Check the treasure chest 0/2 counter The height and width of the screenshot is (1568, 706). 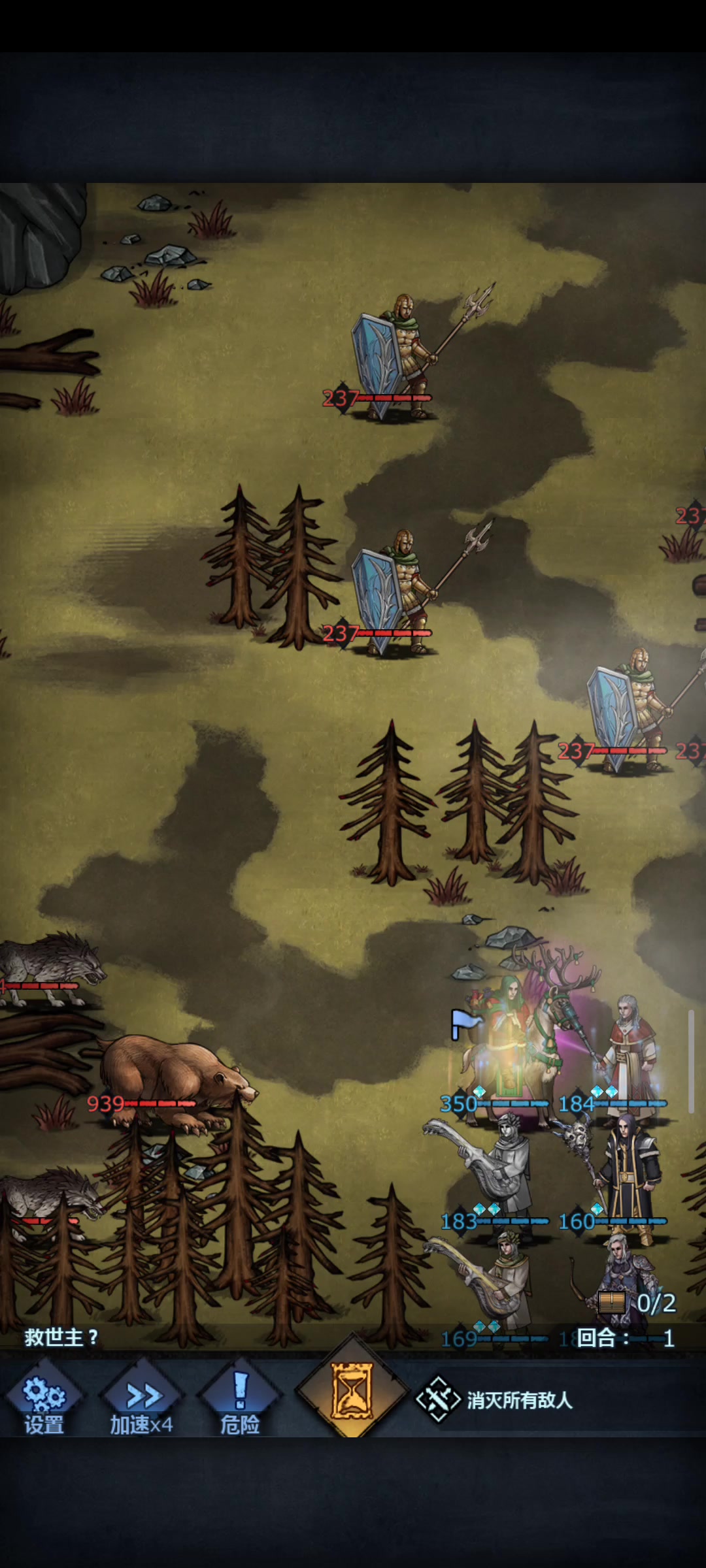point(637,1303)
